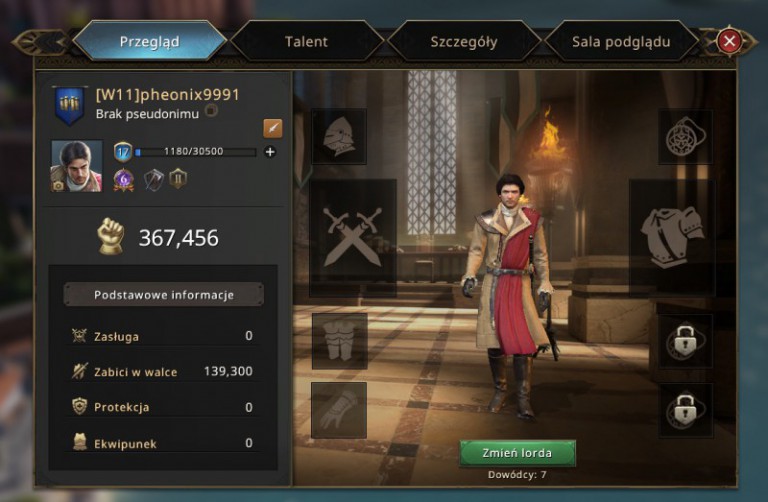Viewport: 768px width, 502px height.
Task: Close the lord profile window
Action: coord(729,41)
